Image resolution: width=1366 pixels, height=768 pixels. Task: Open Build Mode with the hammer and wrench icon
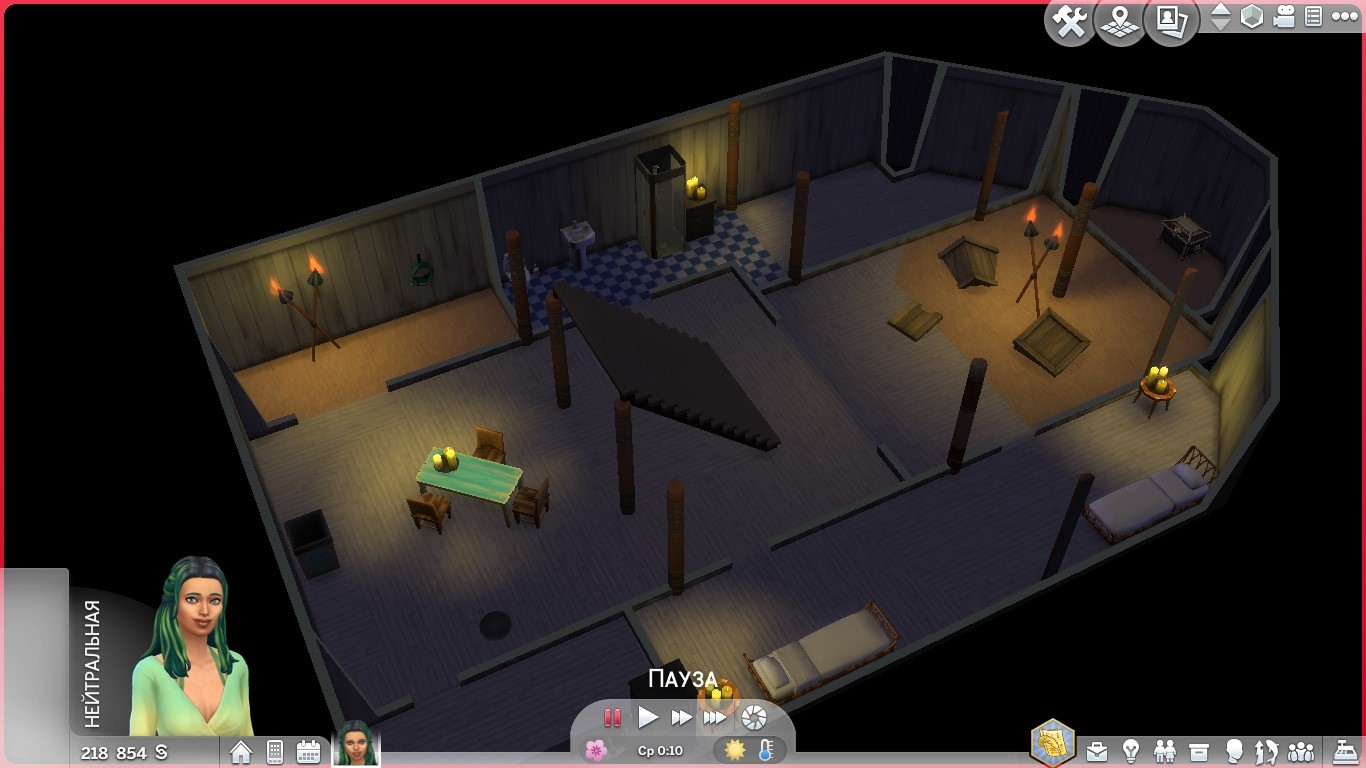pos(1071,22)
